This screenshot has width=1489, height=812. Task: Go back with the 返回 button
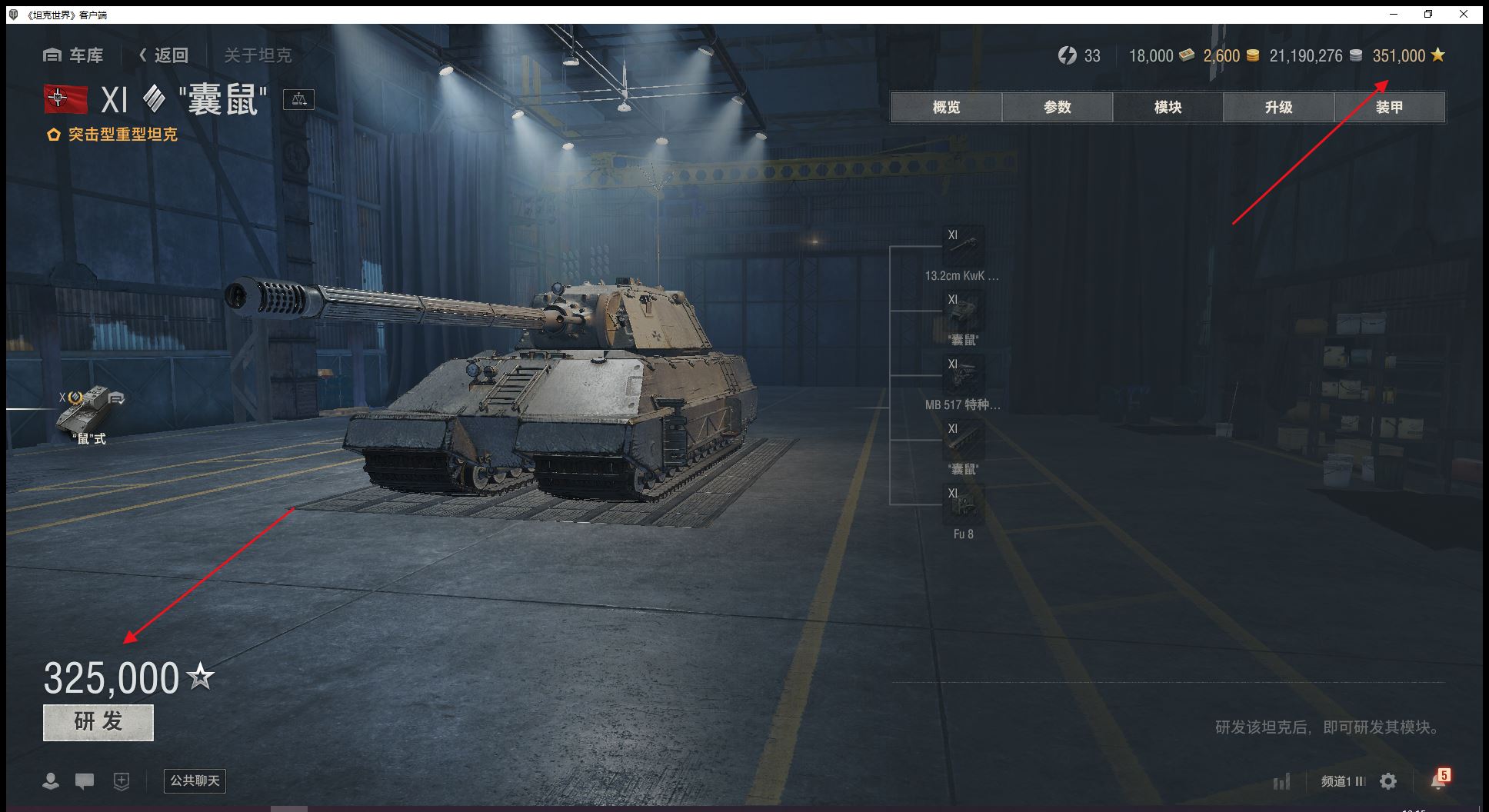(163, 55)
